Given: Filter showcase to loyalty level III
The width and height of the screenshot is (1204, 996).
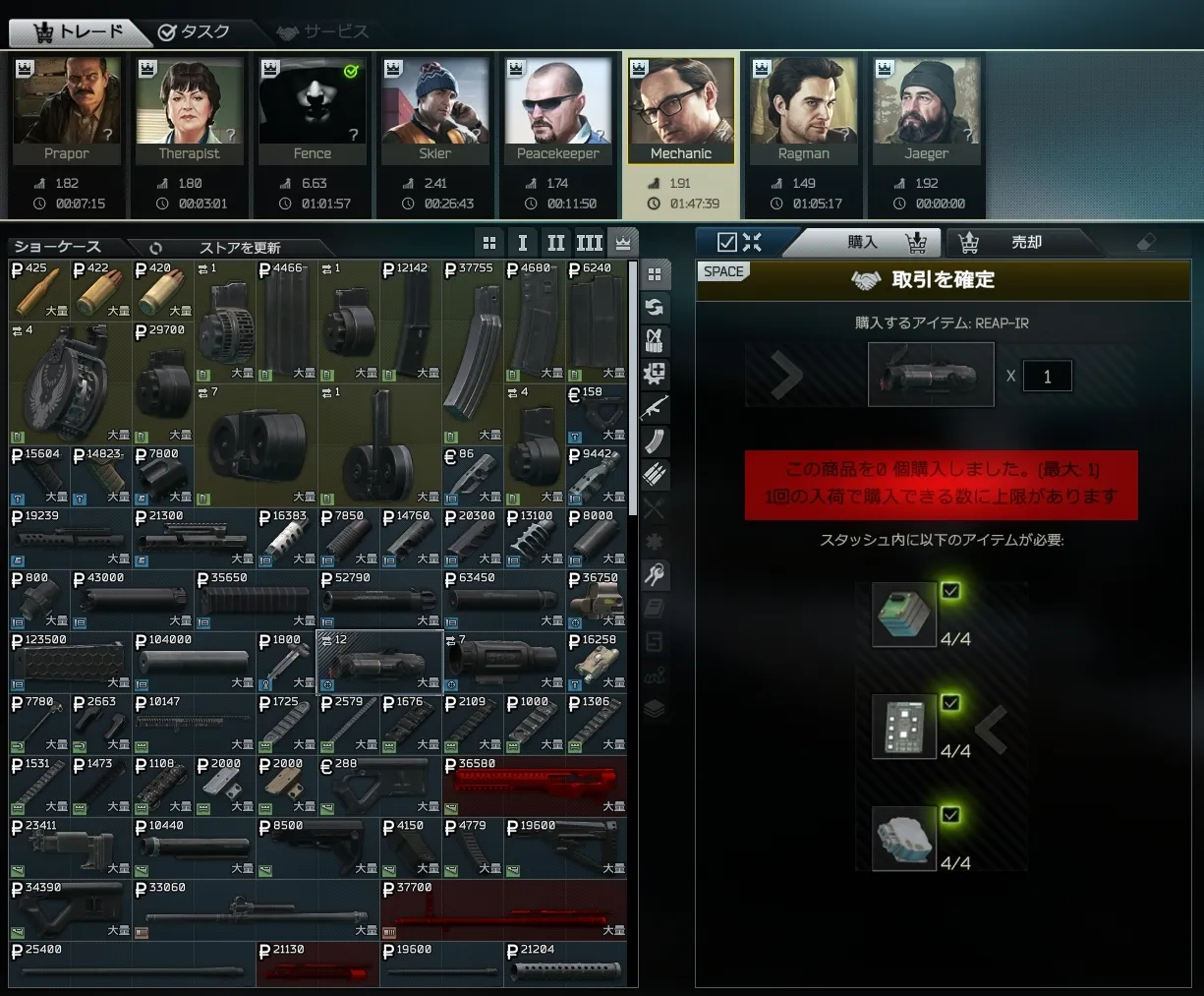Looking at the screenshot, I should click(x=590, y=243).
